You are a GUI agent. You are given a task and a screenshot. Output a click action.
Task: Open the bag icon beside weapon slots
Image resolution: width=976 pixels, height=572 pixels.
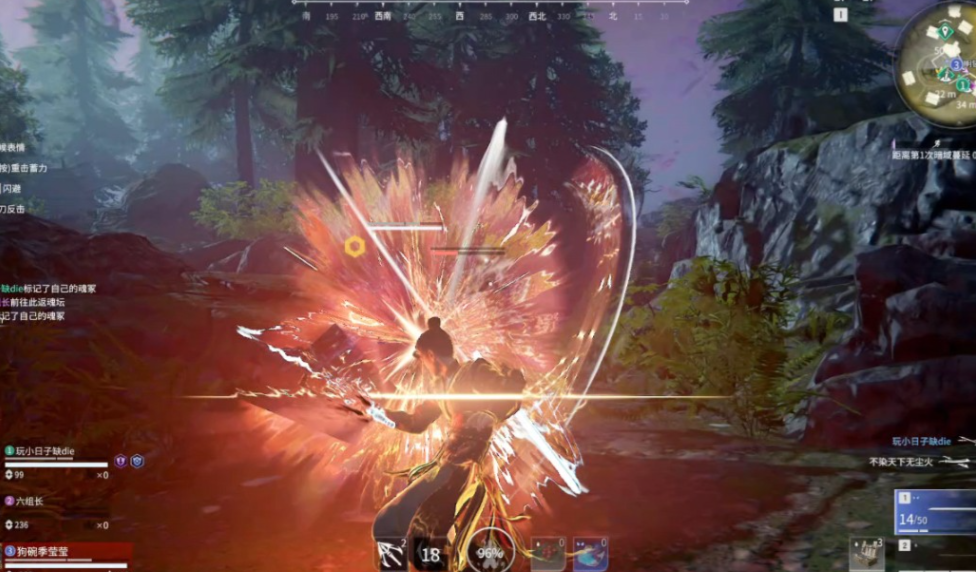866,552
